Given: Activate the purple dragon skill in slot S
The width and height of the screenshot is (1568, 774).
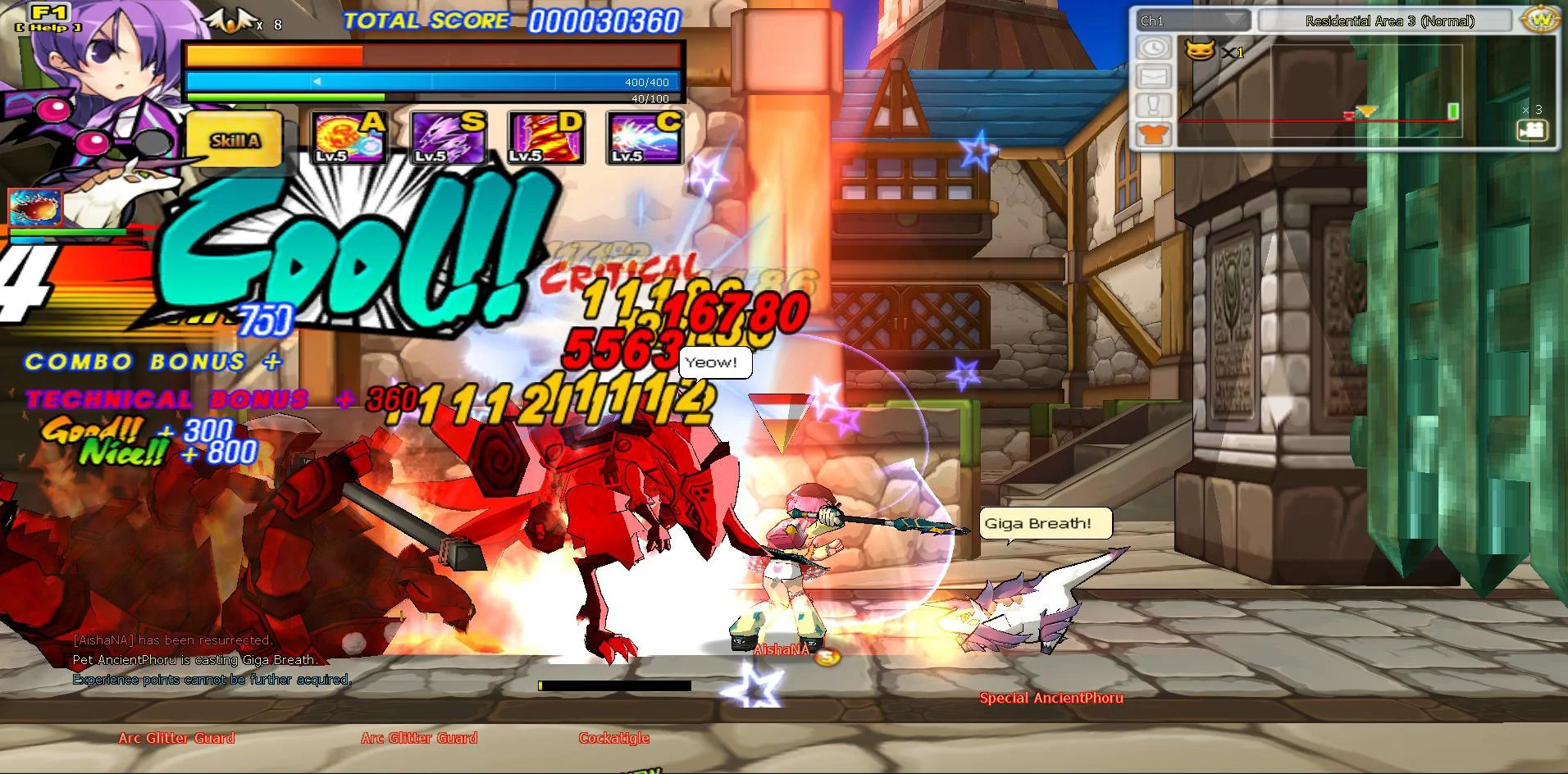Looking at the screenshot, I should [448, 138].
